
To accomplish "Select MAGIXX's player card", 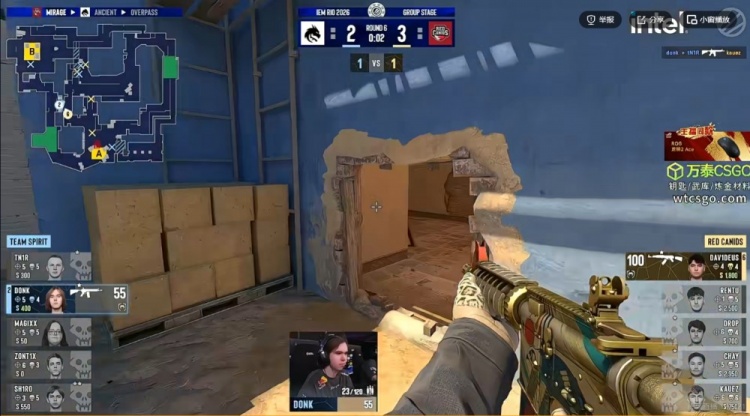I will 49,331.
